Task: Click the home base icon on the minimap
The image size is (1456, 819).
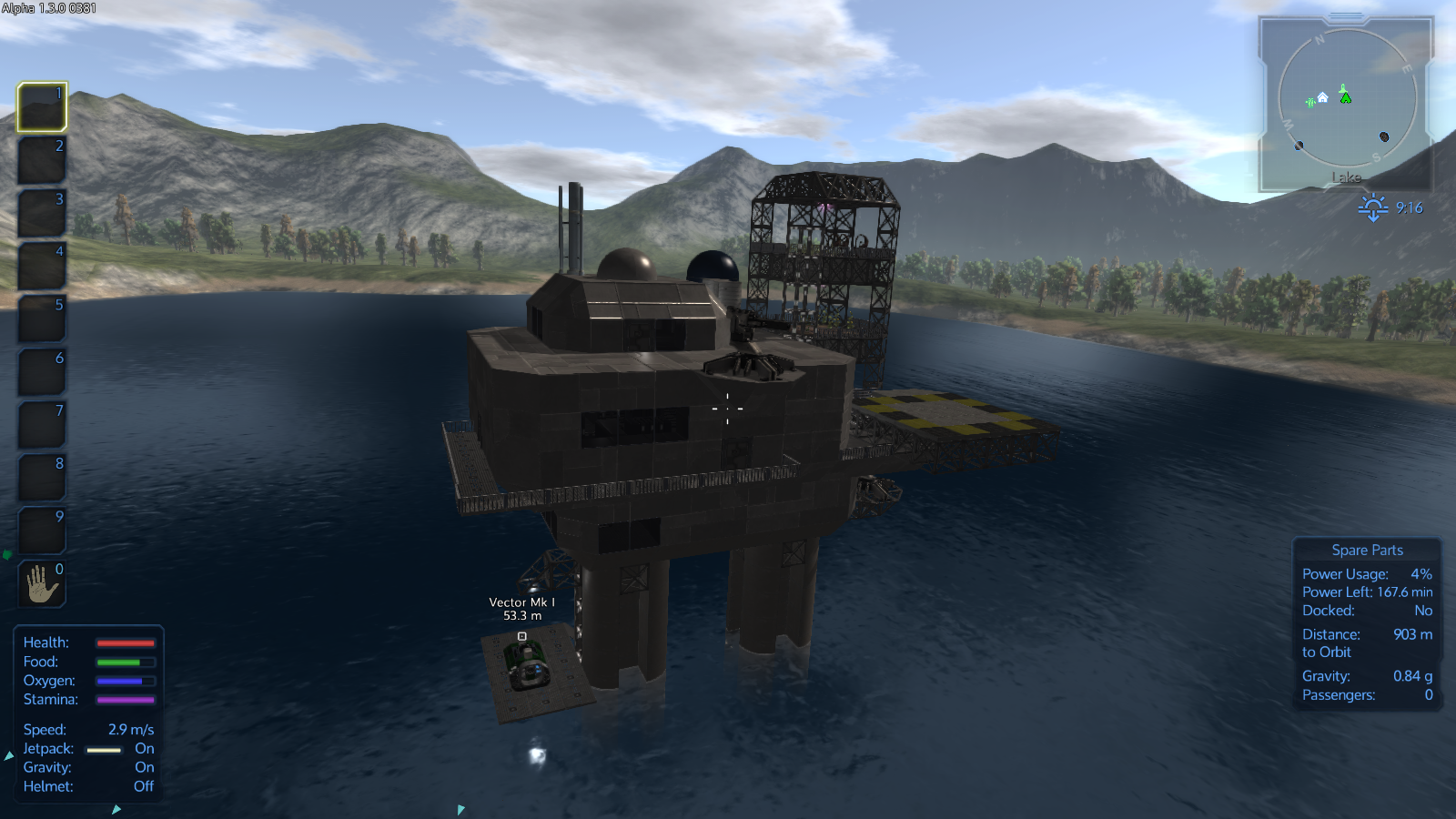Action: [x=1322, y=97]
